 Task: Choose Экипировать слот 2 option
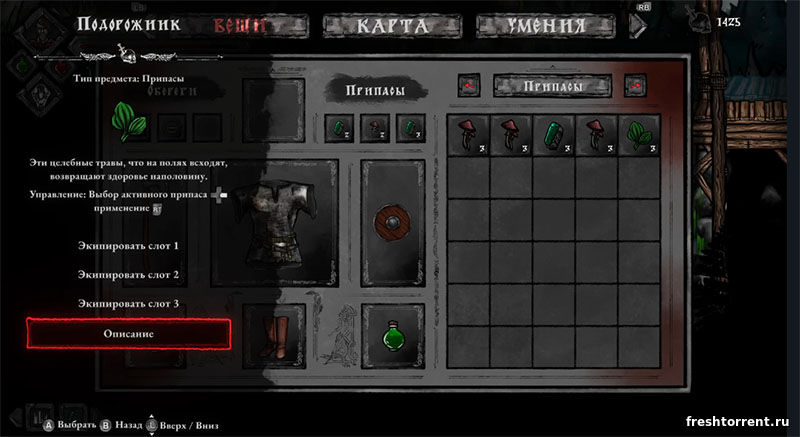pyautogui.click(x=128, y=274)
